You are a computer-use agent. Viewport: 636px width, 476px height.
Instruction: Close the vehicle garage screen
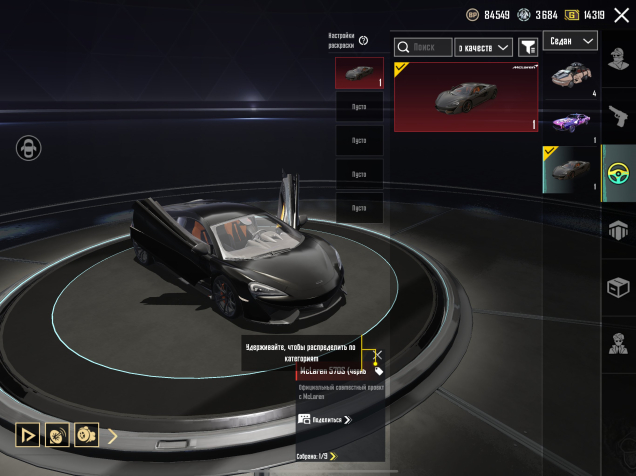click(x=621, y=15)
